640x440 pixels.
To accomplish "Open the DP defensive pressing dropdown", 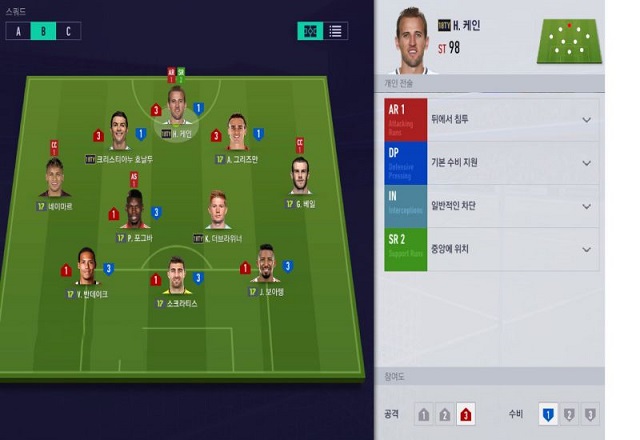I will (586, 163).
